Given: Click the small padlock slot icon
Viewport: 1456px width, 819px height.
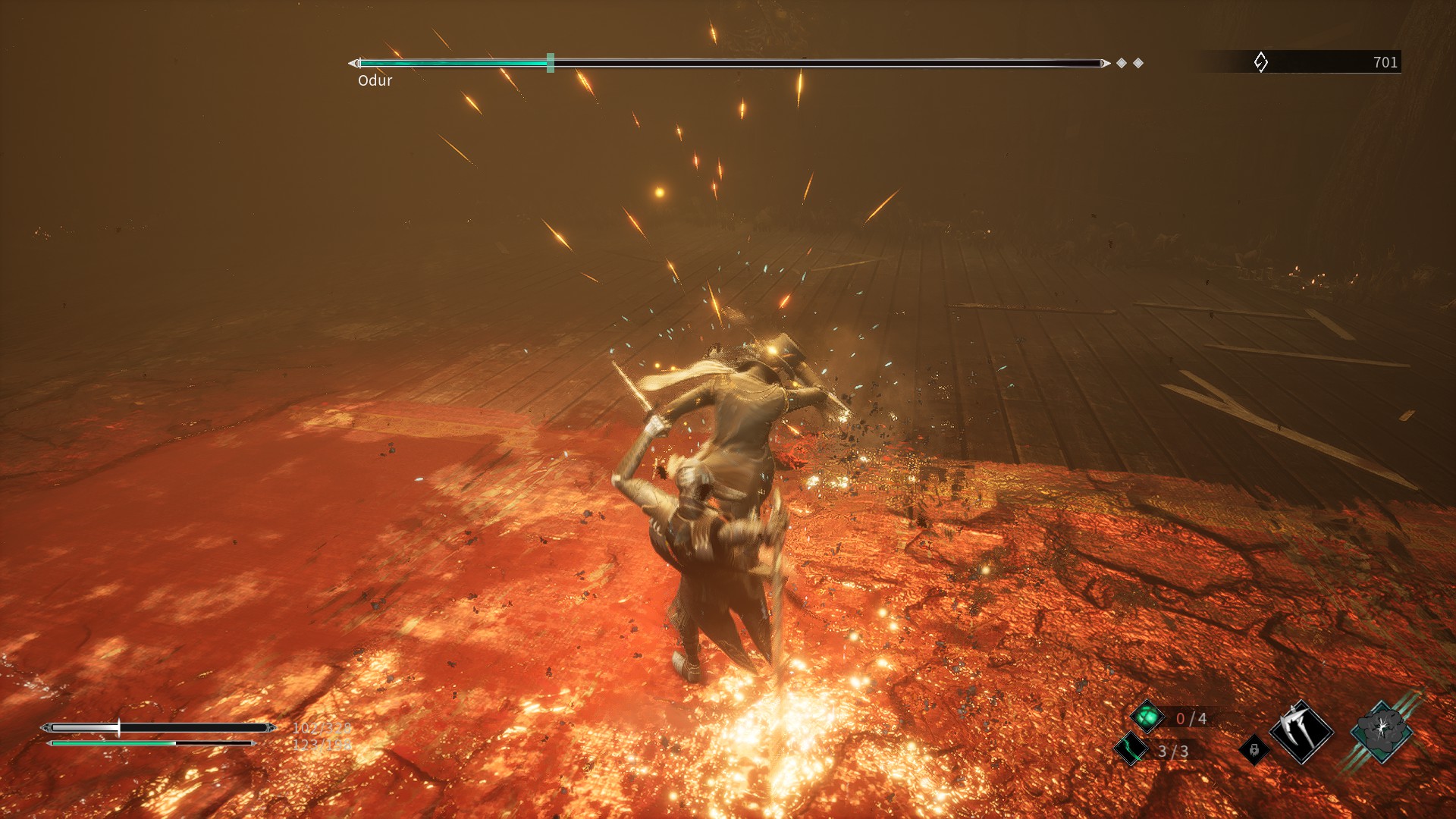Looking at the screenshot, I should pyautogui.click(x=1254, y=750).
